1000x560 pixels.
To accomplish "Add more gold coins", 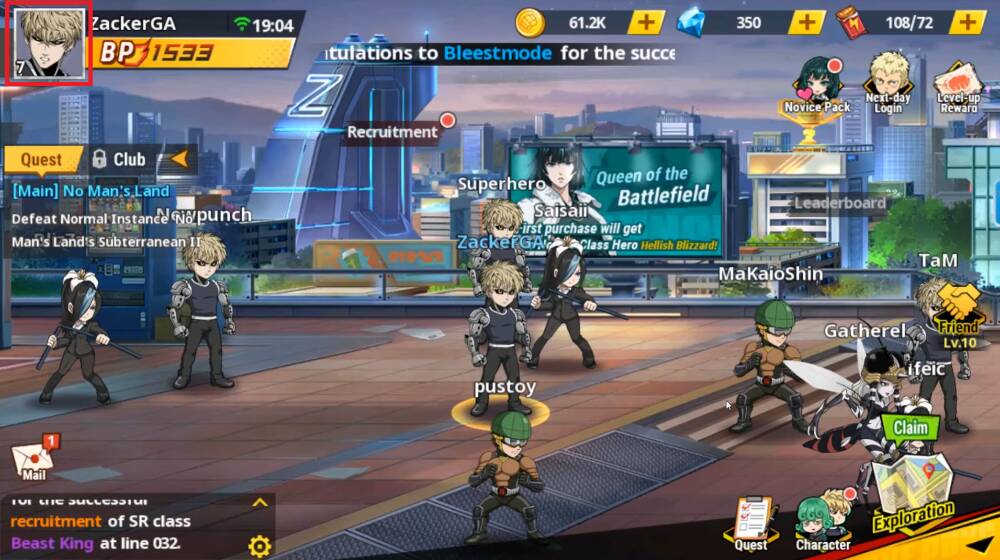I will (x=646, y=22).
